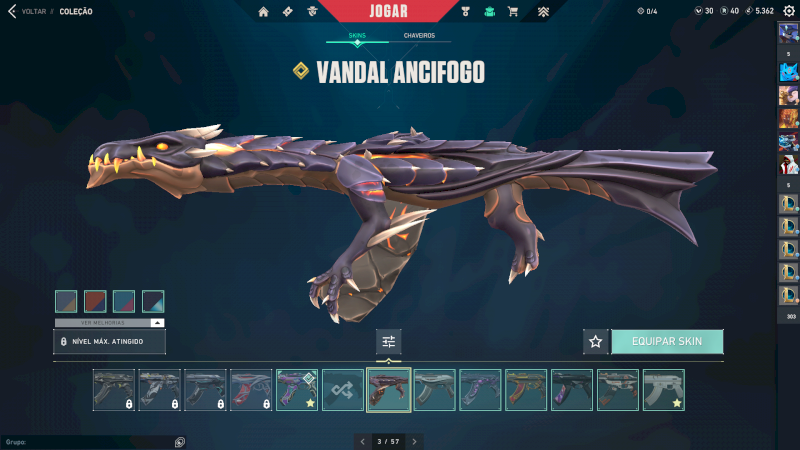This screenshot has height=450, width=800.
Task: Choose the red-orange color variant swatch
Action: pyautogui.click(x=95, y=301)
